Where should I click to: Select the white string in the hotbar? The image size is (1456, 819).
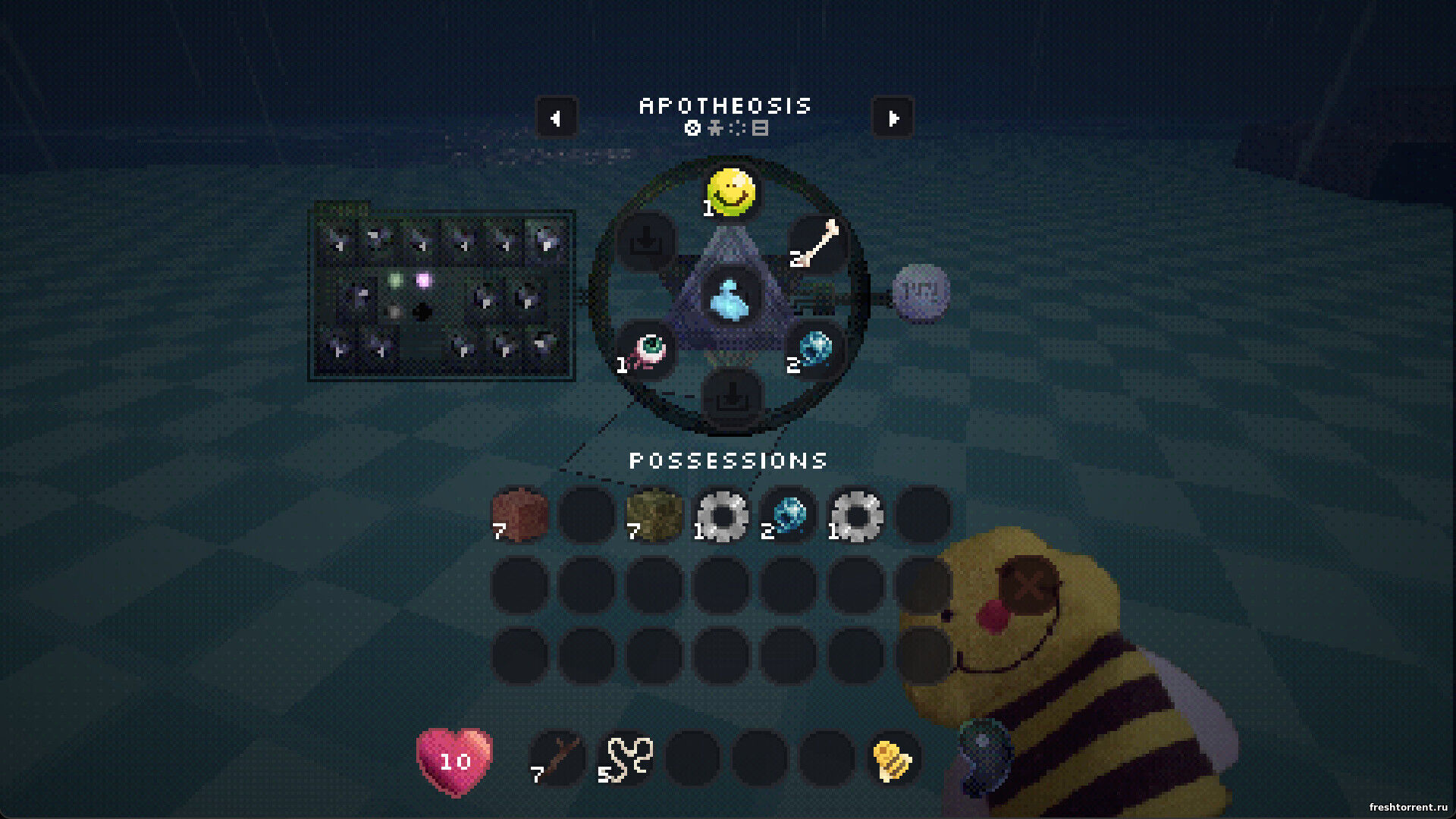(x=626, y=758)
